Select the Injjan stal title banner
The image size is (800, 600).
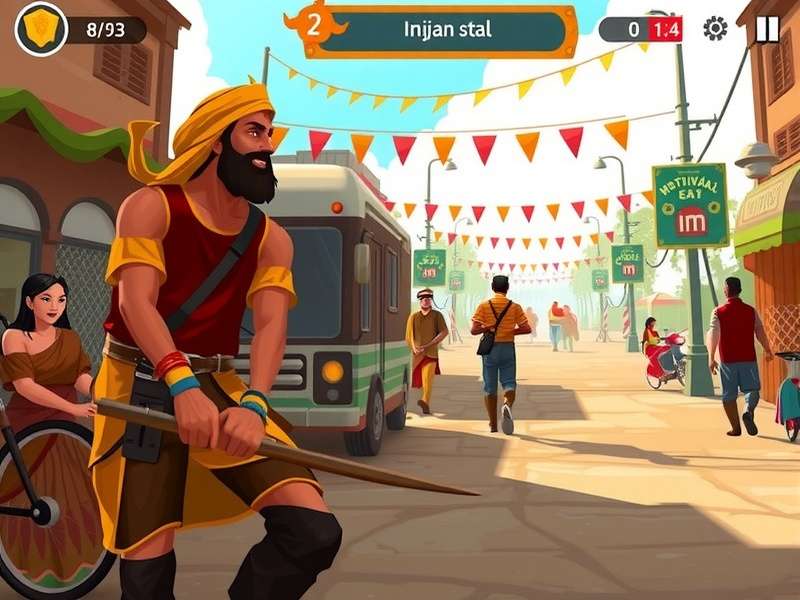pos(447,29)
